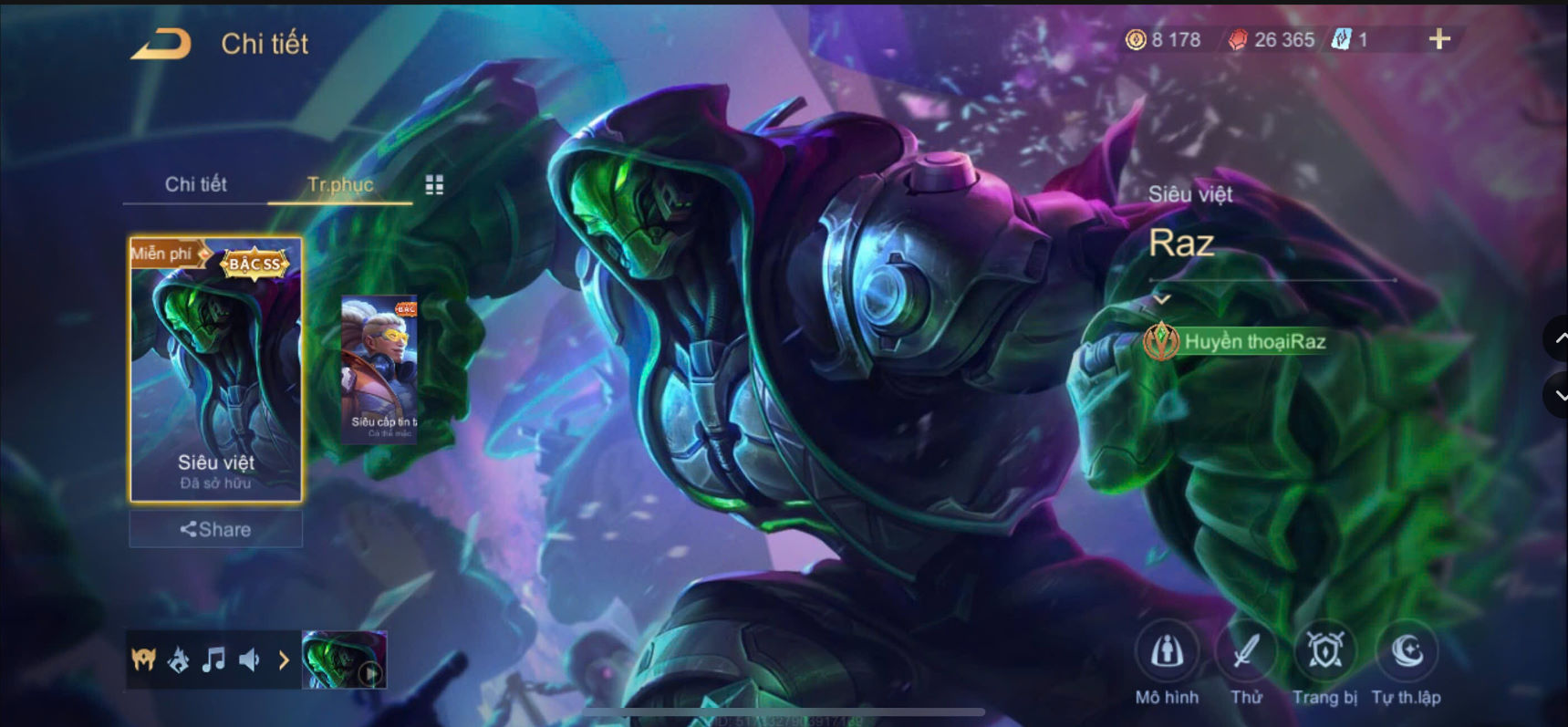
Task: Click the skill effect icon
Action: point(179,659)
